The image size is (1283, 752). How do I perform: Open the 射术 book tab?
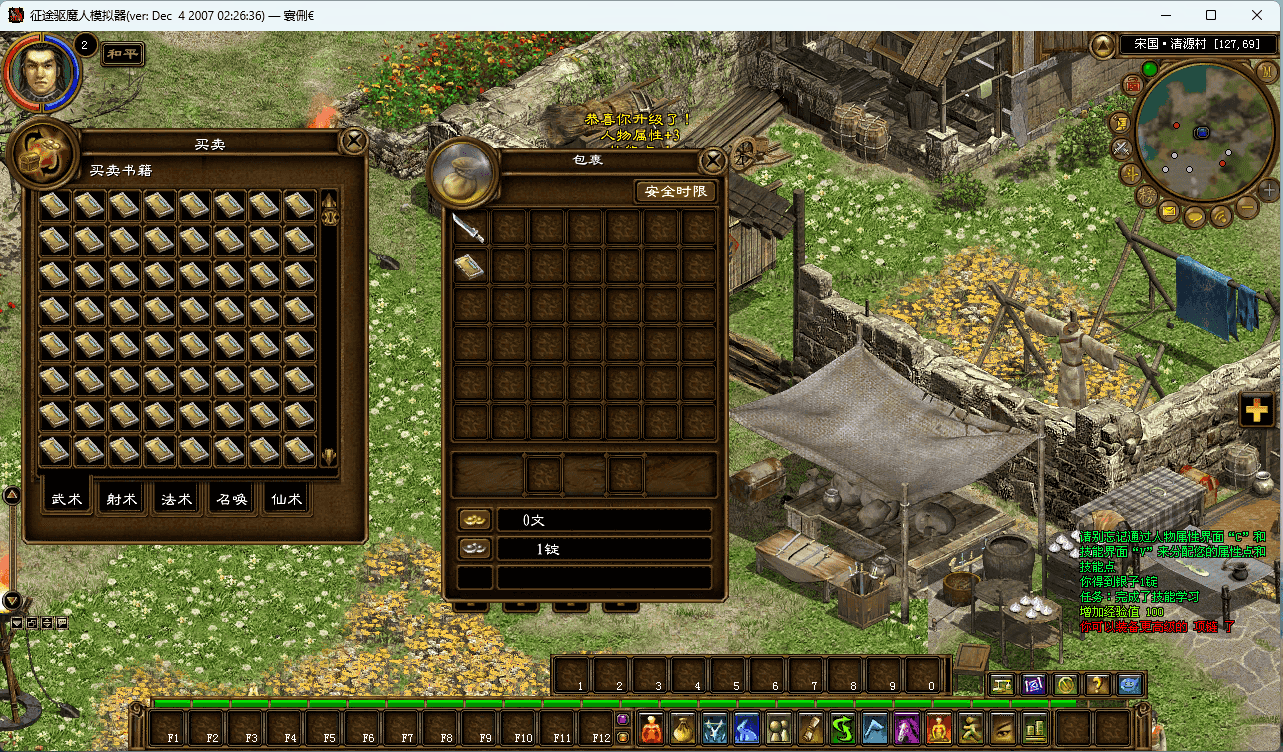(x=122, y=500)
